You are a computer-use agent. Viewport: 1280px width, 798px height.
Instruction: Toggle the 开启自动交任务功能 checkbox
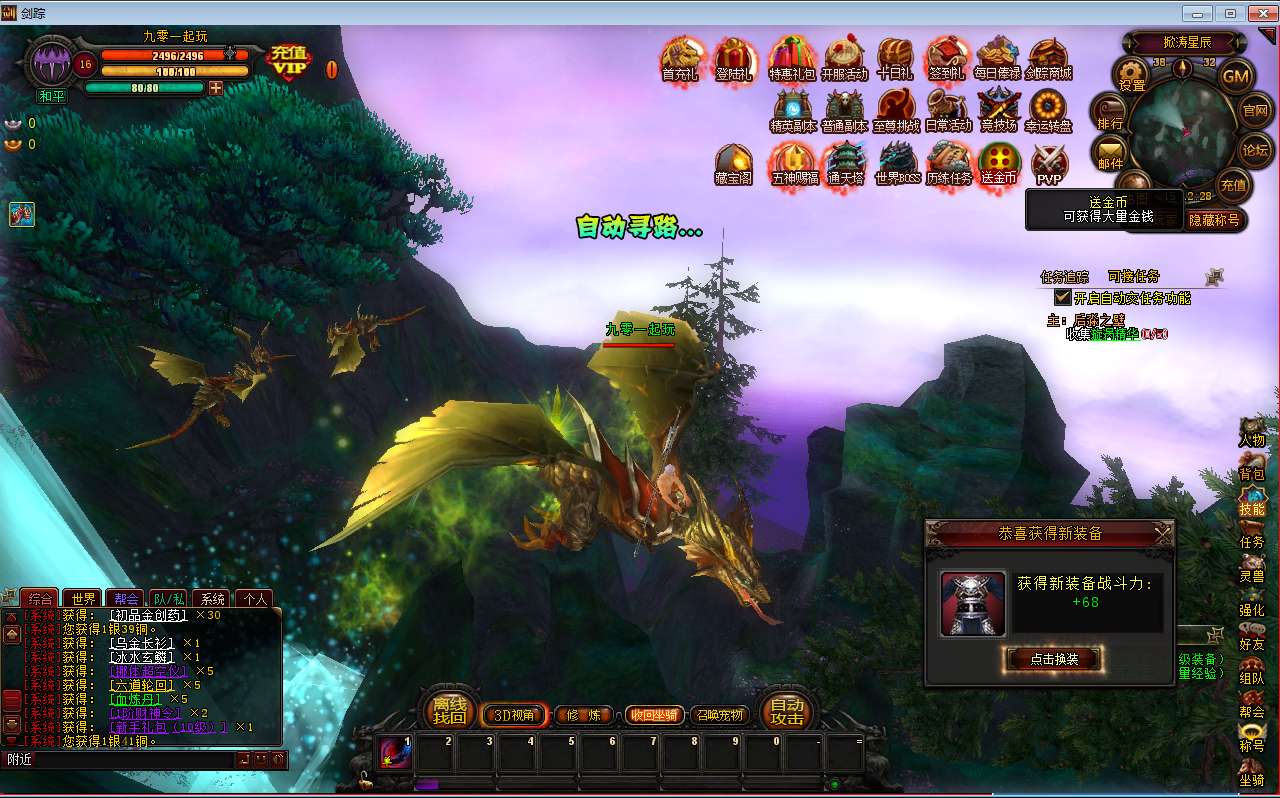coord(1063,297)
